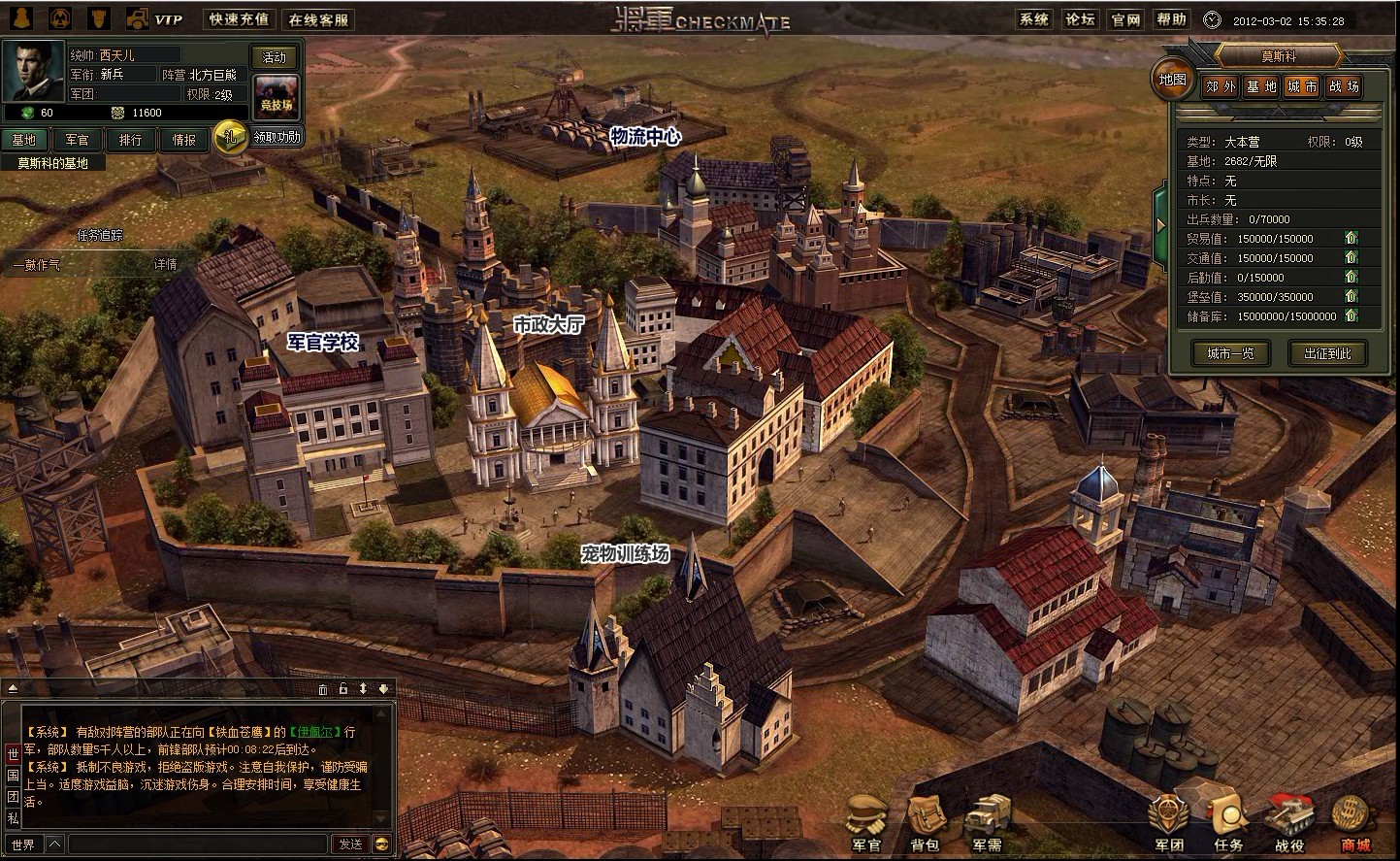This screenshot has height=861, width=1400.
Task: Open the 排行 rankings tab
Action: click(131, 140)
